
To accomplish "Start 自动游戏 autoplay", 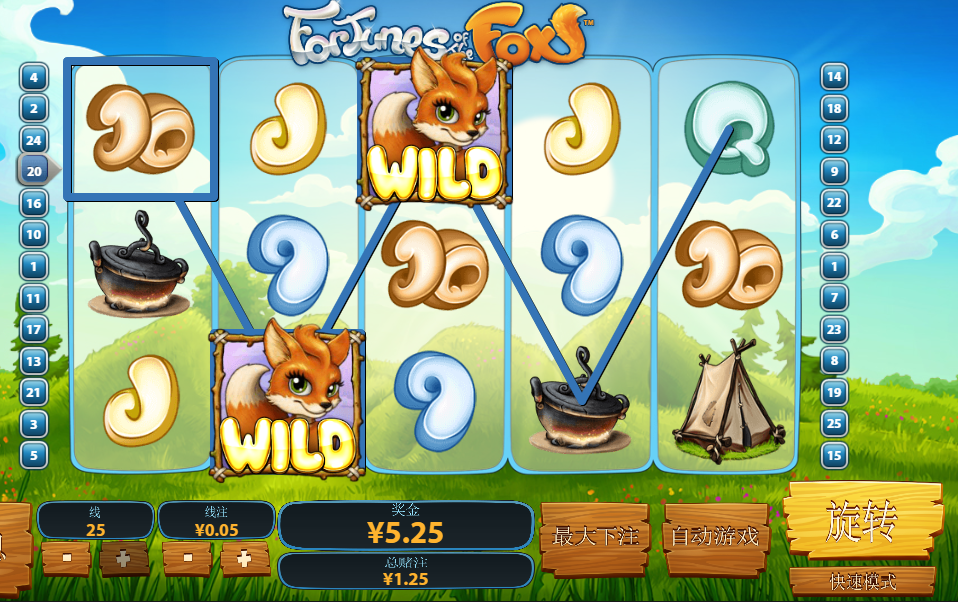I will point(714,537).
